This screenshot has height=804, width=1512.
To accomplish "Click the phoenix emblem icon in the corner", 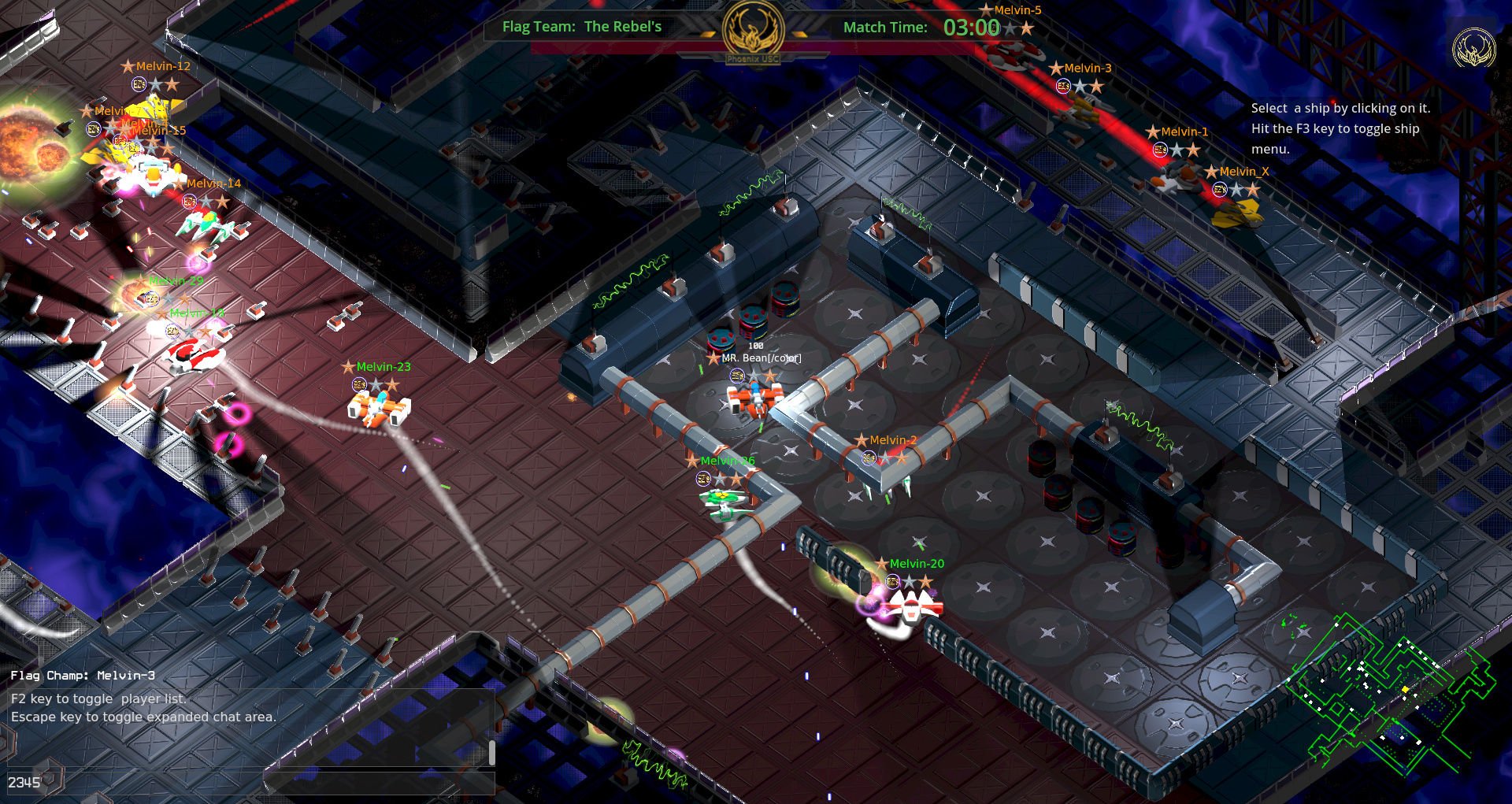I will click(1473, 48).
